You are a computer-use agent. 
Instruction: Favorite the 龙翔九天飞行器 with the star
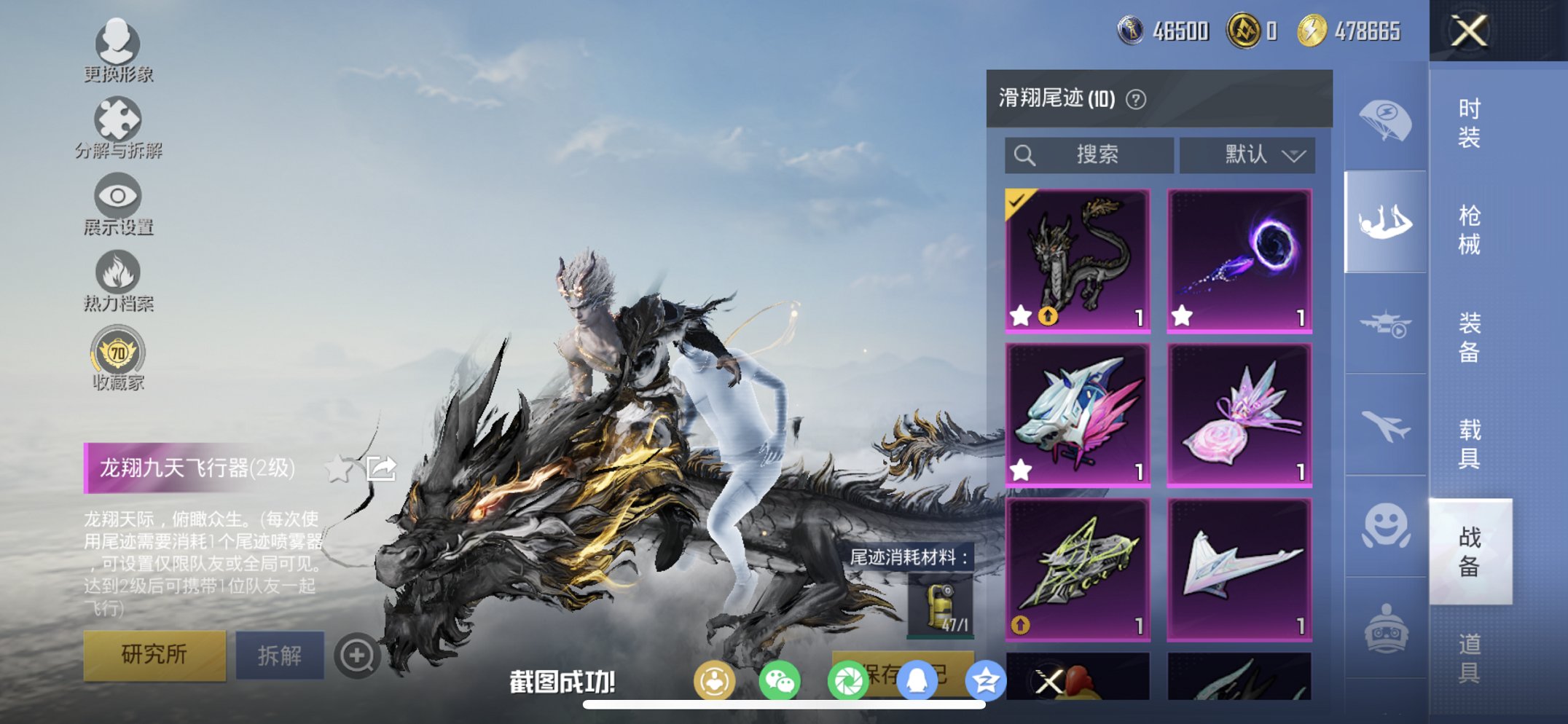(337, 470)
